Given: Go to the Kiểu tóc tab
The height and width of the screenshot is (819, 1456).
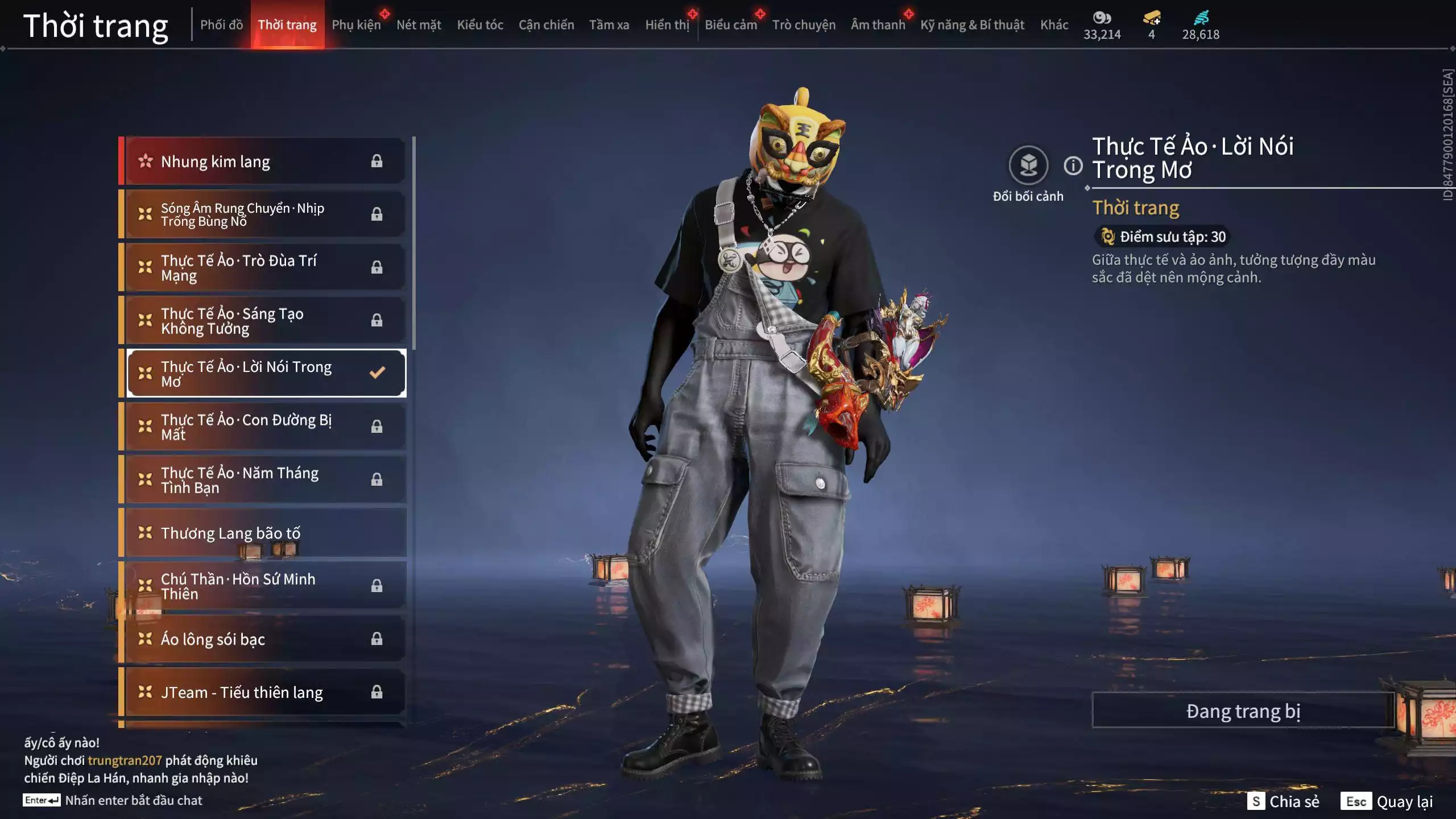Looking at the screenshot, I should [x=480, y=25].
